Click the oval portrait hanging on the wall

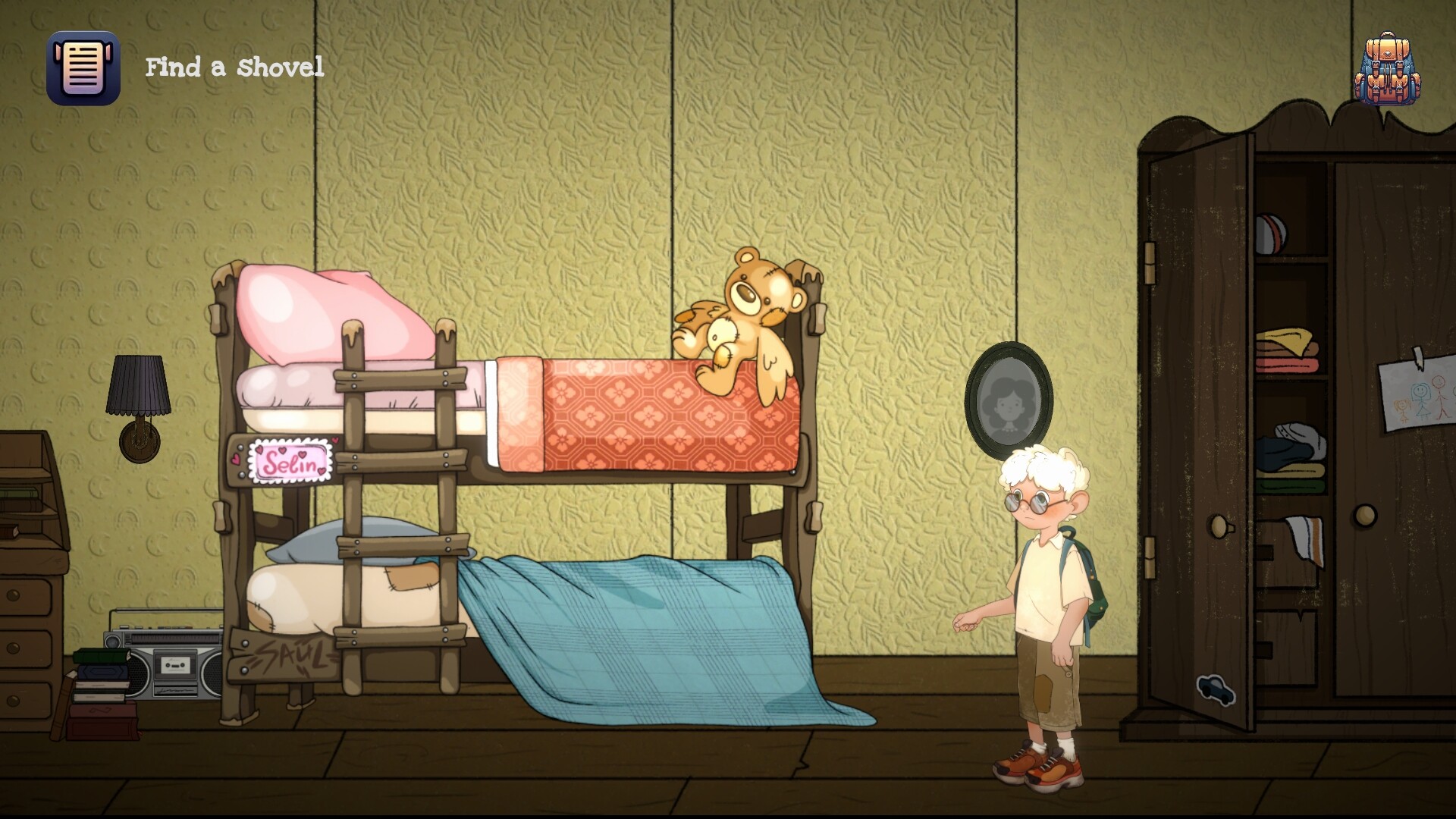pyautogui.click(x=1009, y=398)
